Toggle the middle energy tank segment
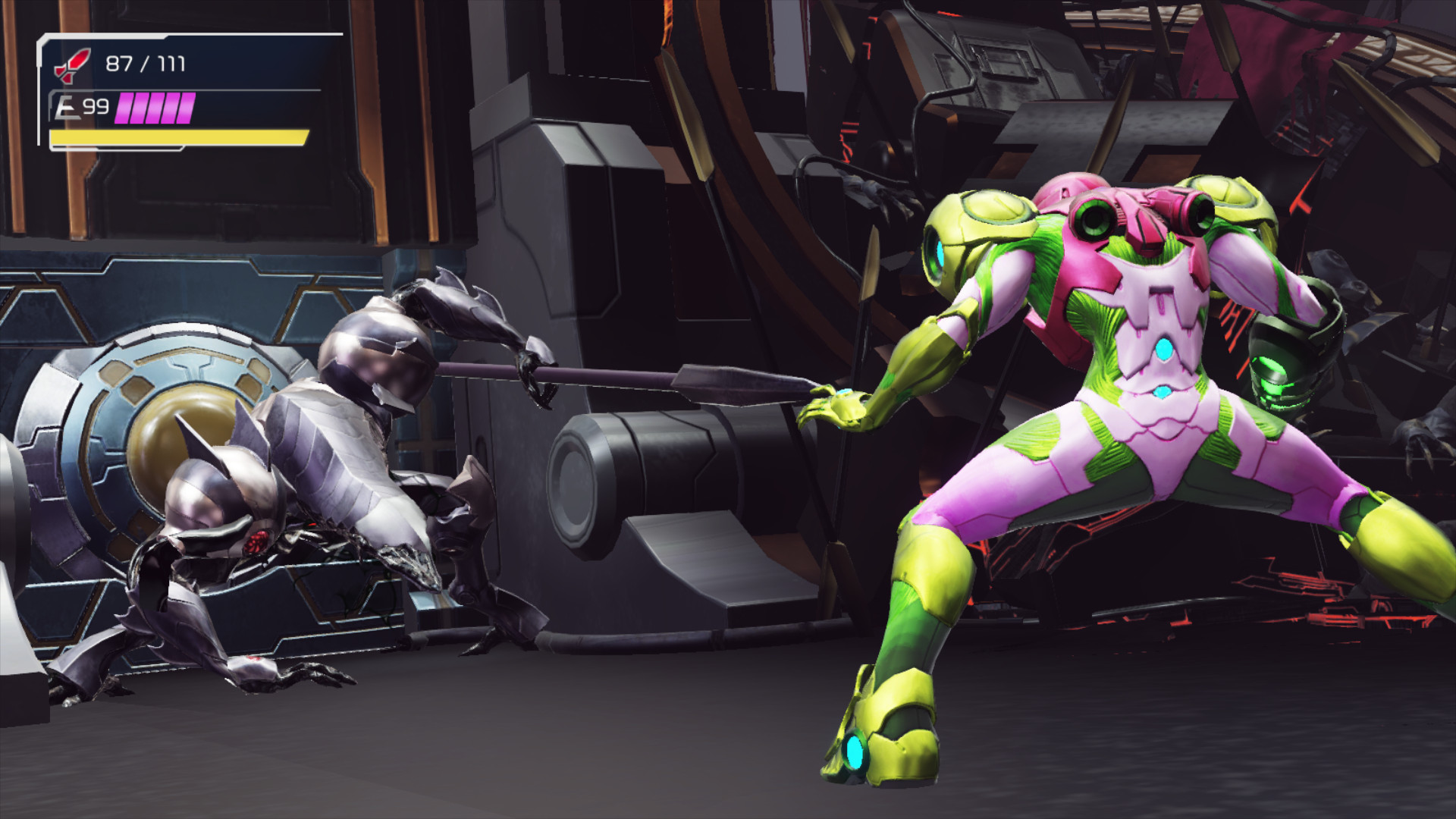Screen dimensions: 1456x819 [154, 108]
